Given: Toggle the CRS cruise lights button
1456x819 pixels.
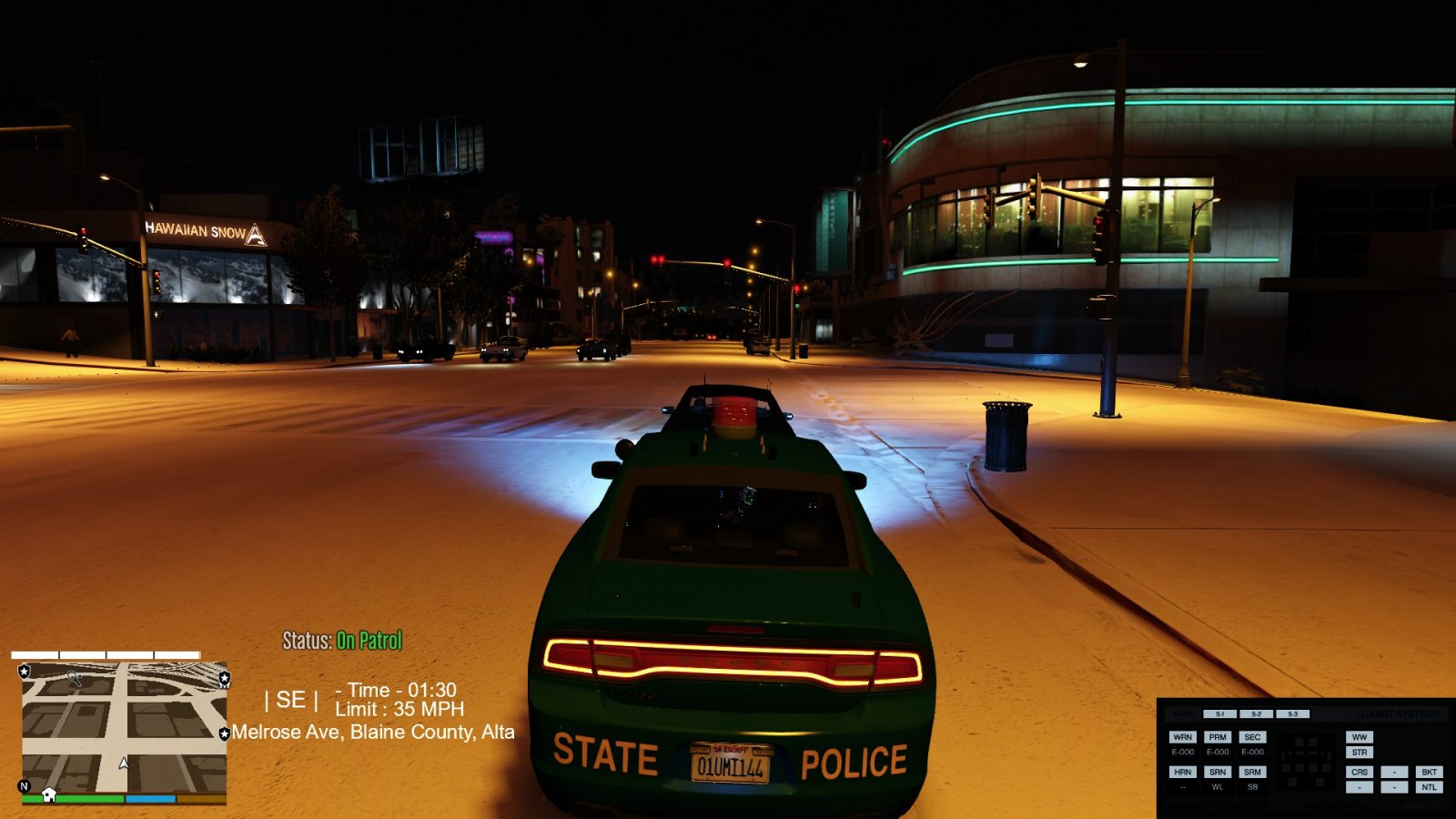Looking at the screenshot, I should [1360, 772].
